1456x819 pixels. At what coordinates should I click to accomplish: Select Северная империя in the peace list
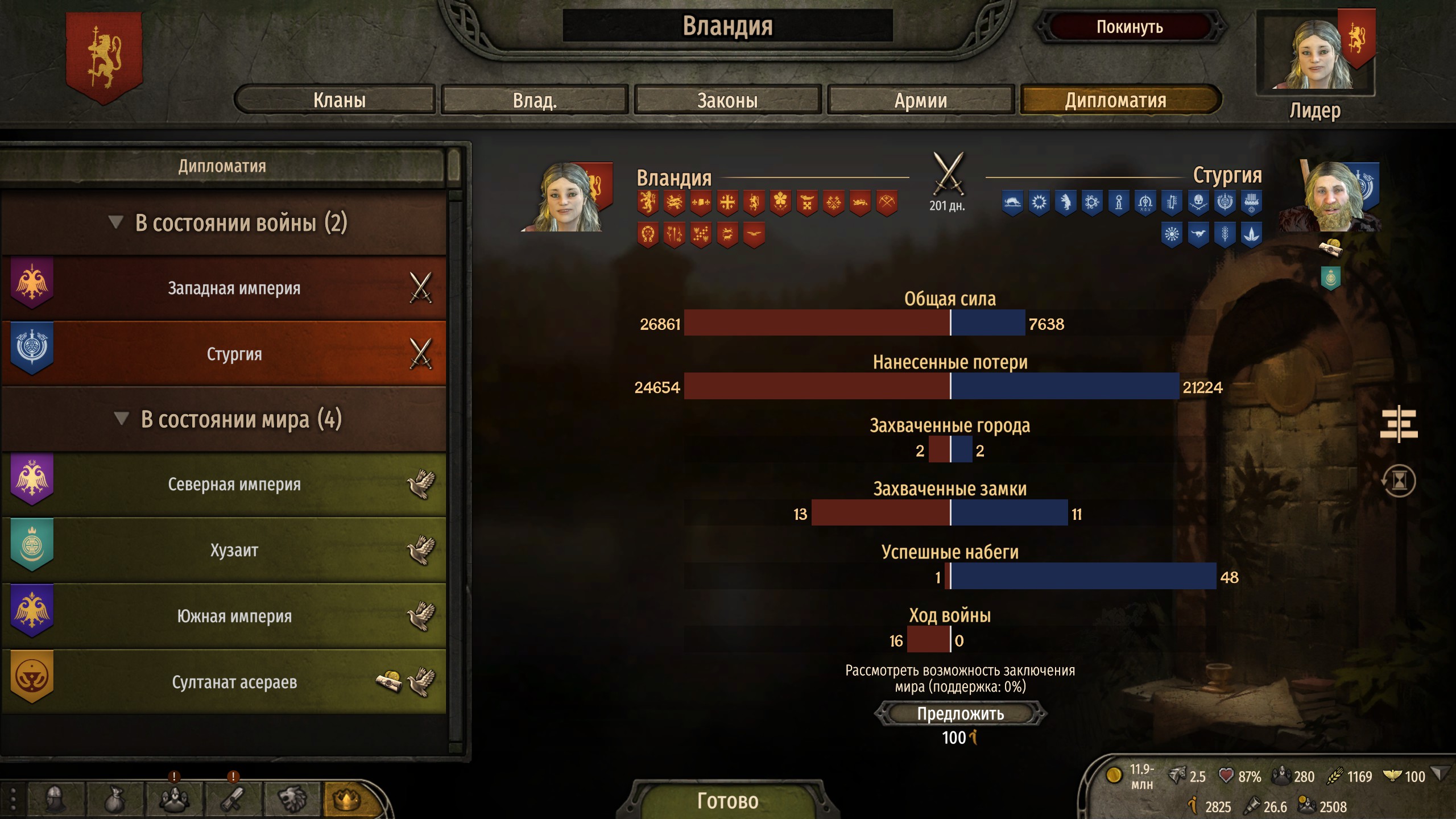click(x=234, y=485)
